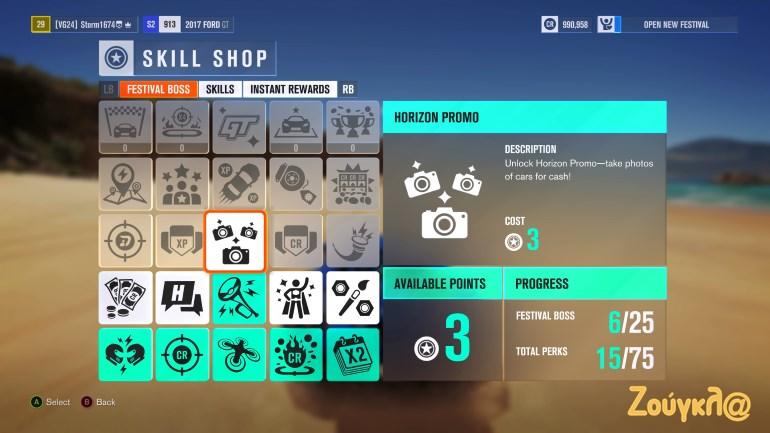
Task: Choose the XP shield perk tile
Action: pyautogui.click(x=183, y=241)
